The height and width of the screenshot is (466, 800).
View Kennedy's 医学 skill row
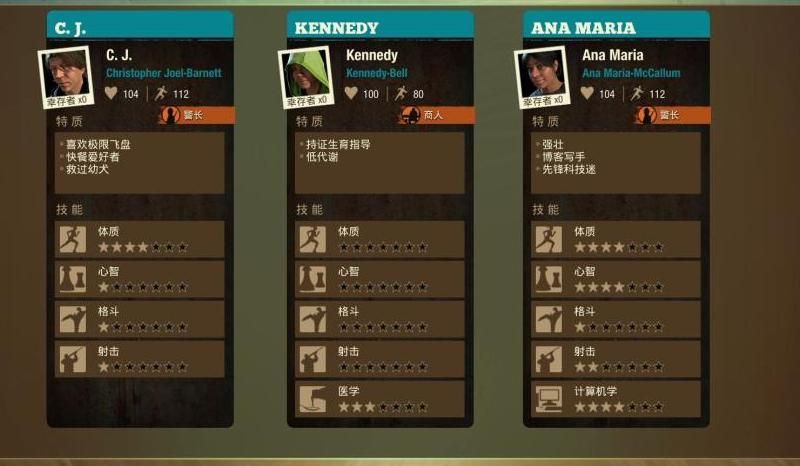click(380, 399)
